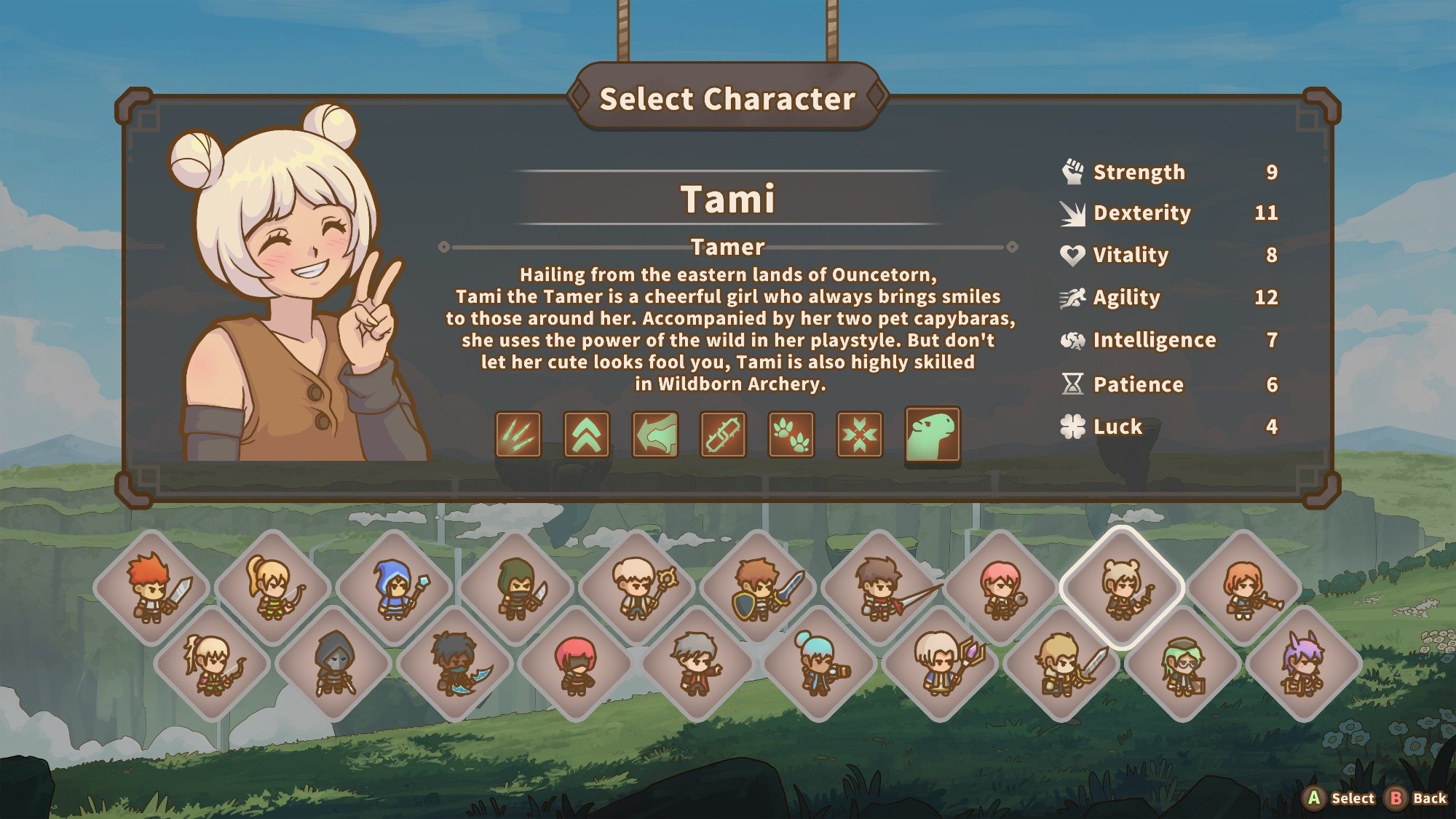
Task: Click the four converging arrows skill icon
Action: pos(860,435)
